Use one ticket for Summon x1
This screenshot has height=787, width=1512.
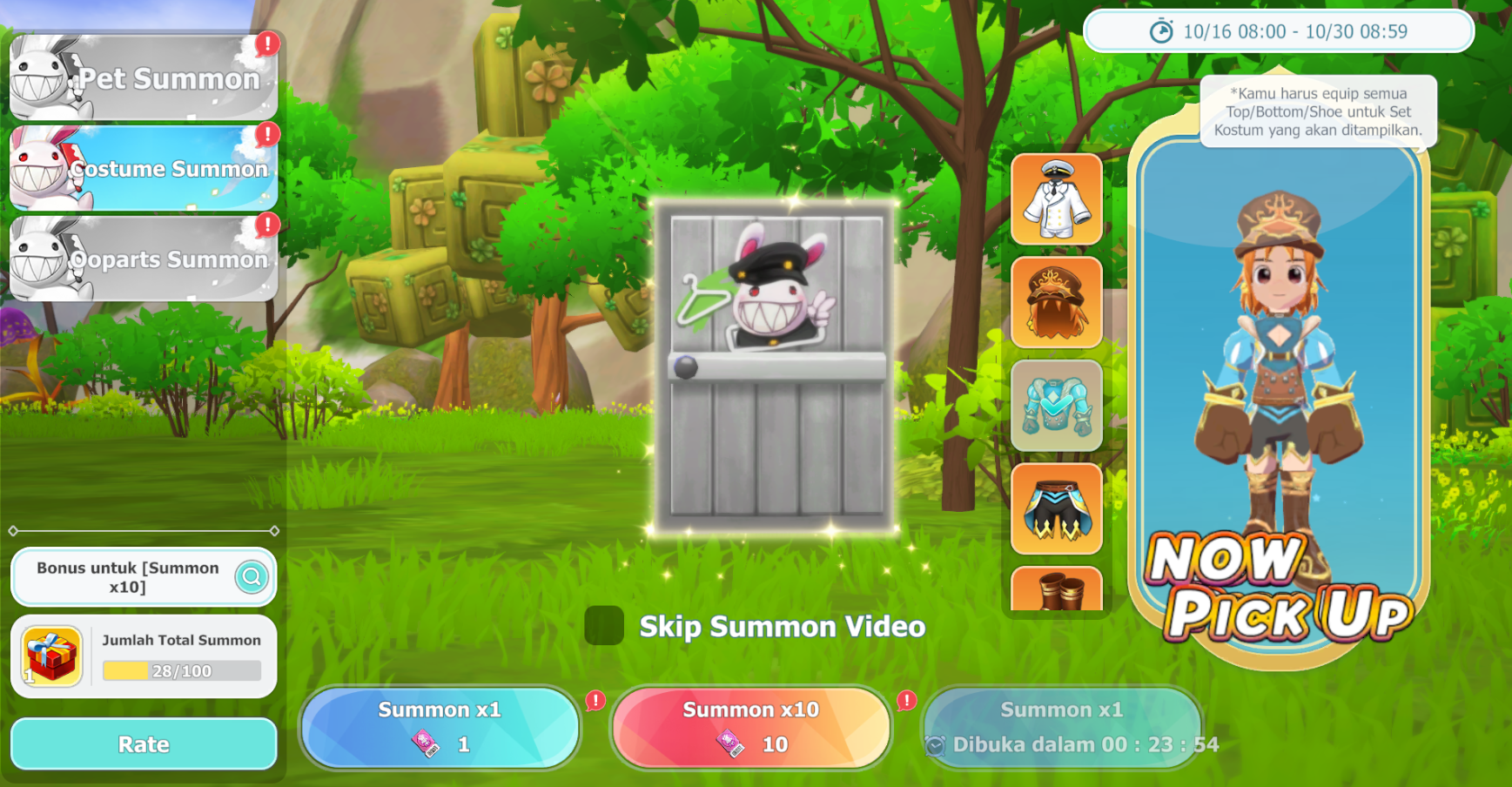click(440, 727)
